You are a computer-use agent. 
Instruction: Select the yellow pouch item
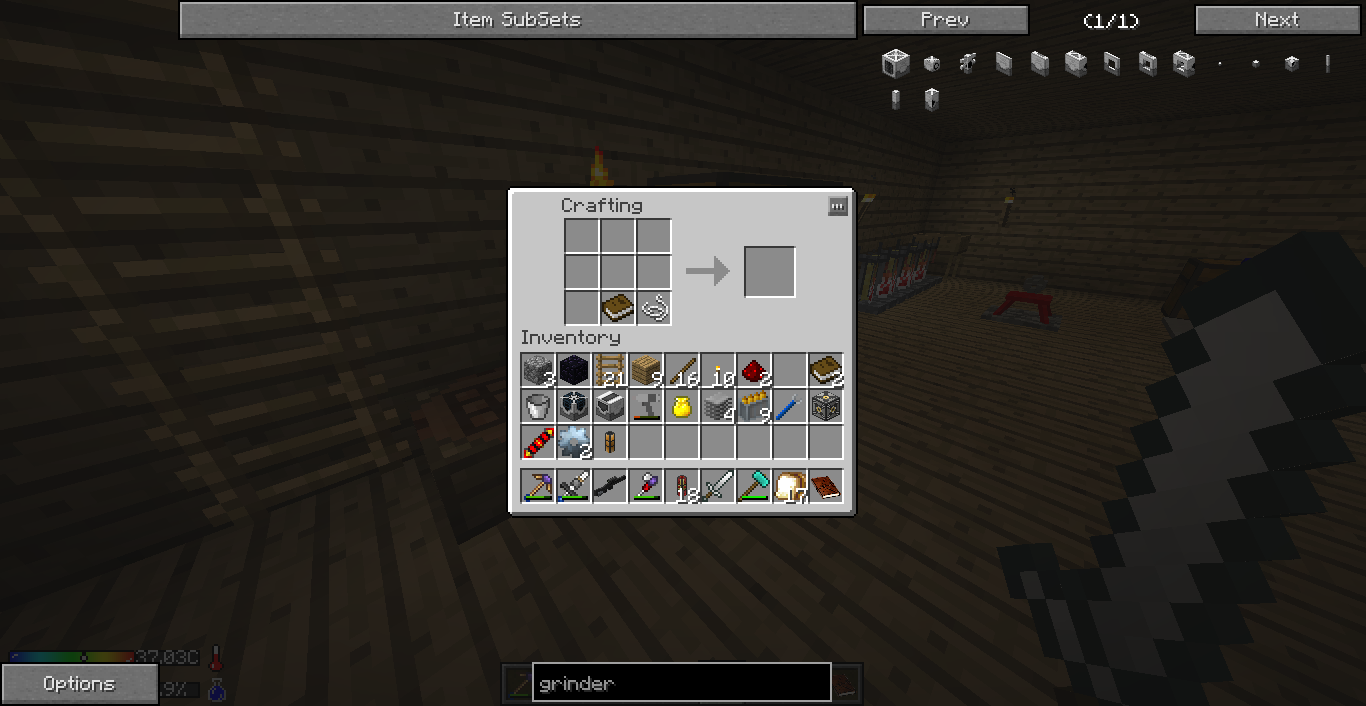pos(682,407)
